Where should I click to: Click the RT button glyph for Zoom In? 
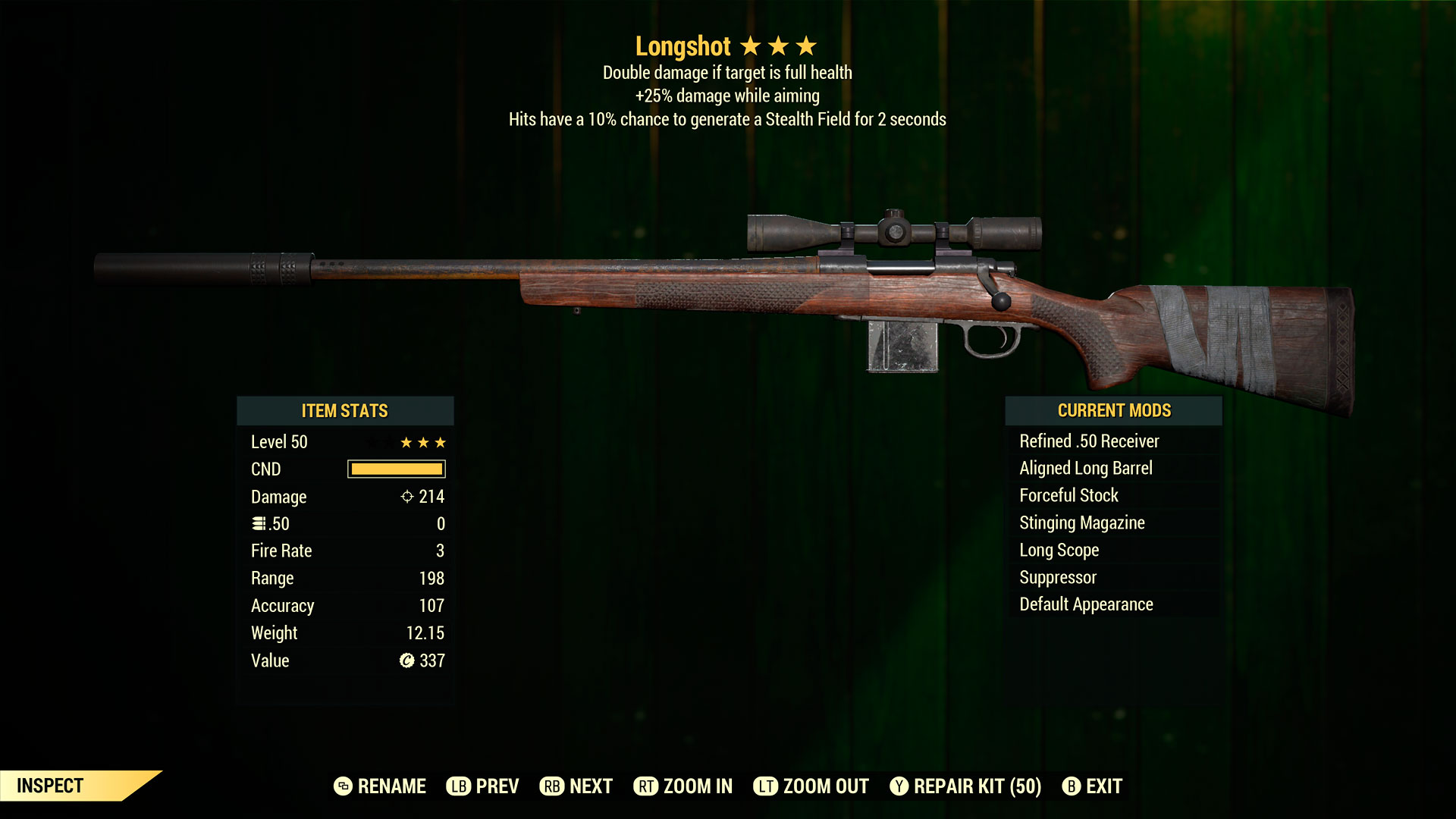tap(645, 786)
